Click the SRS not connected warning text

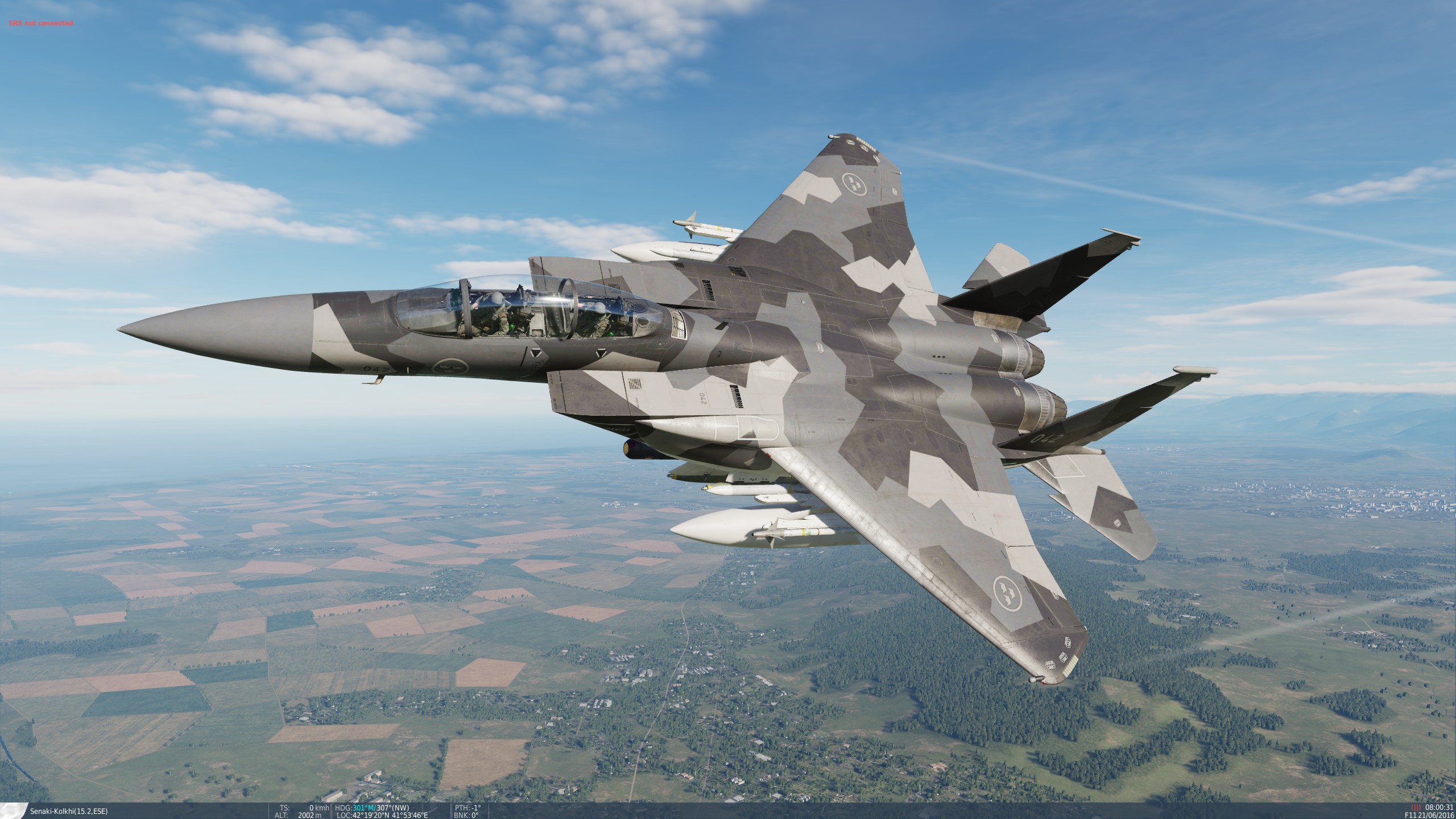[x=40, y=24]
